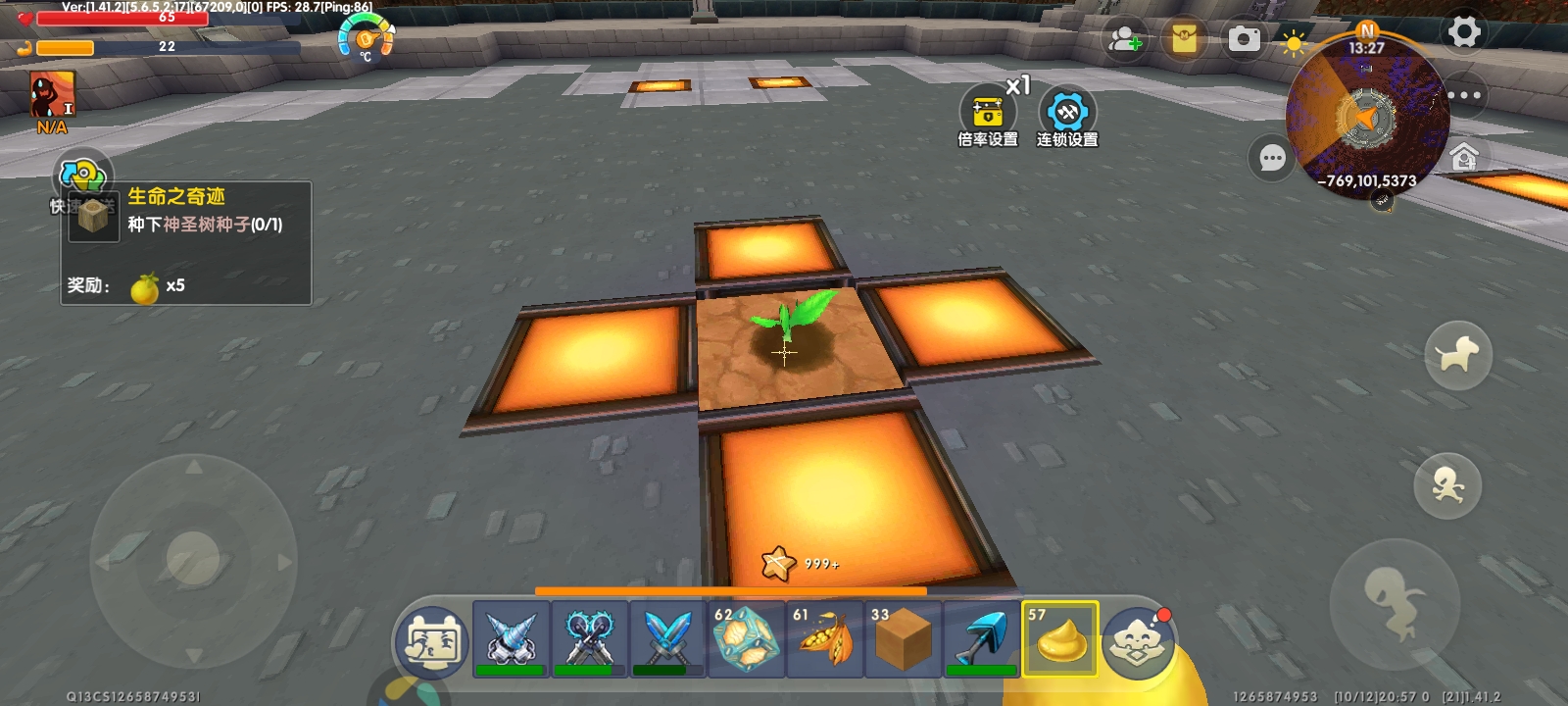Viewport: 1568px width, 706px height.
Task: Select the brown wood block slot
Action: click(903, 639)
